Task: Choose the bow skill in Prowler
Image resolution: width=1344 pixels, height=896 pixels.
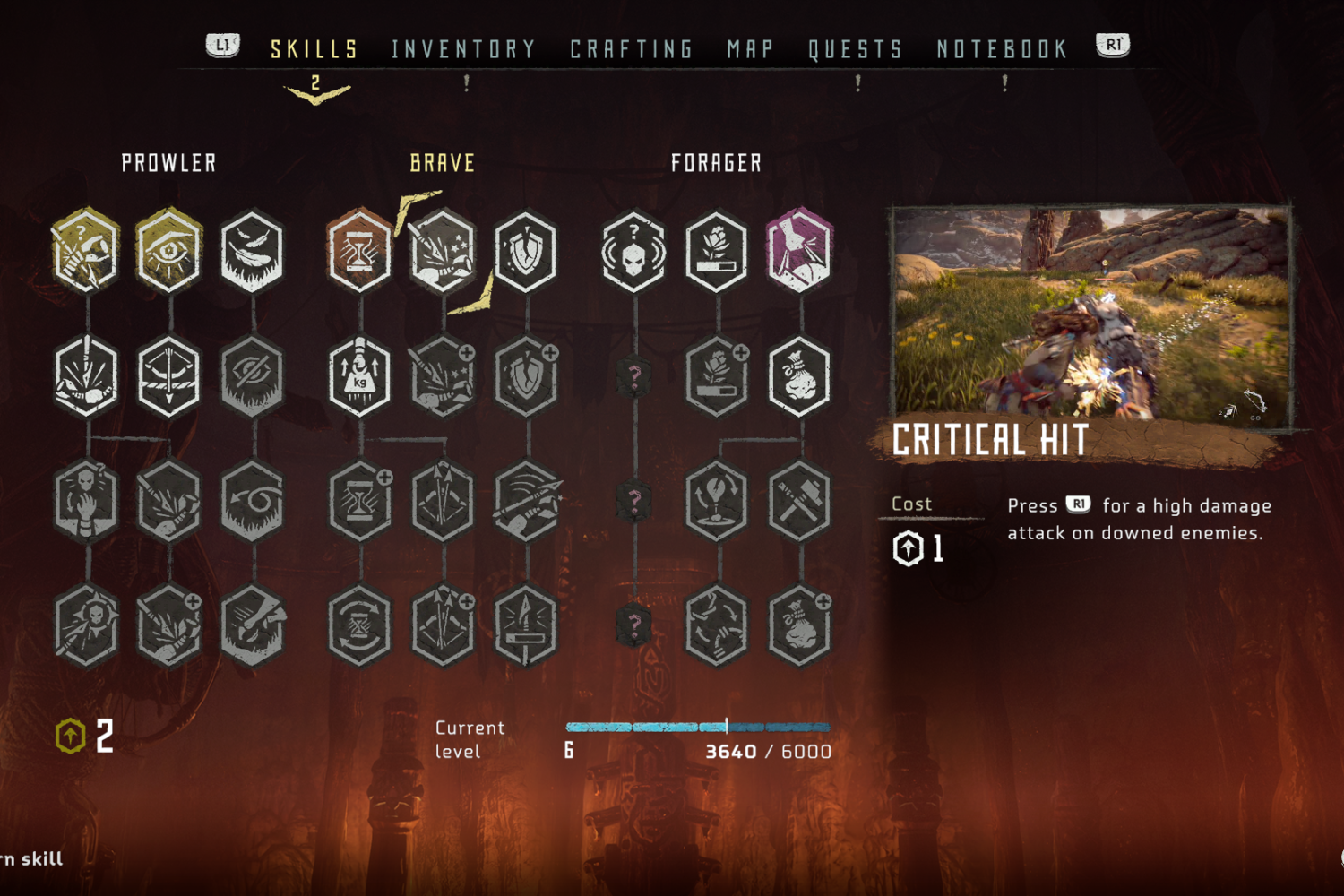Action: pyautogui.click(x=169, y=377)
